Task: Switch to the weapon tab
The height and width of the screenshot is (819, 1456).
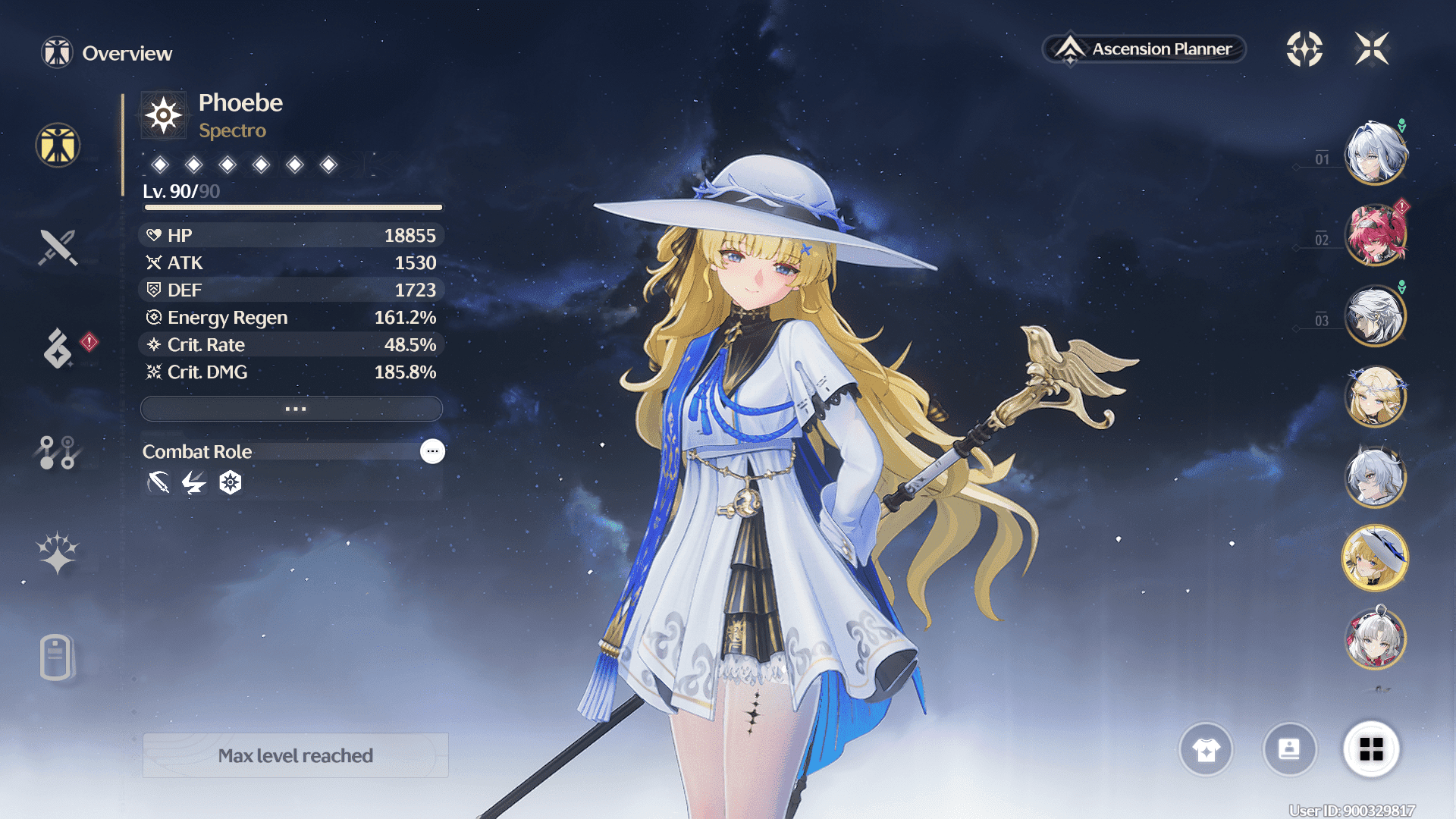Action: point(58,247)
